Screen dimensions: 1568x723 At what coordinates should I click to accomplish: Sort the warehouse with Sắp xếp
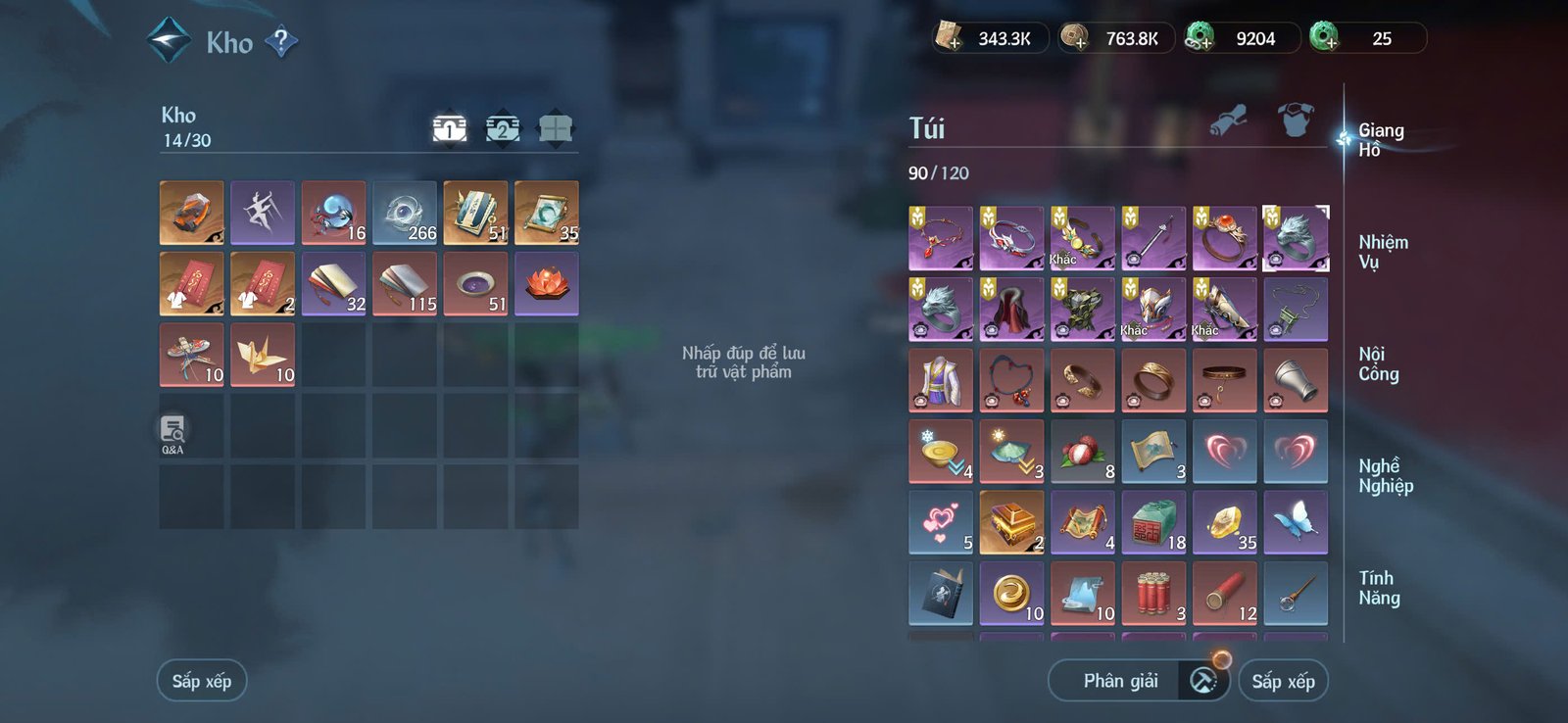point(201,680)
